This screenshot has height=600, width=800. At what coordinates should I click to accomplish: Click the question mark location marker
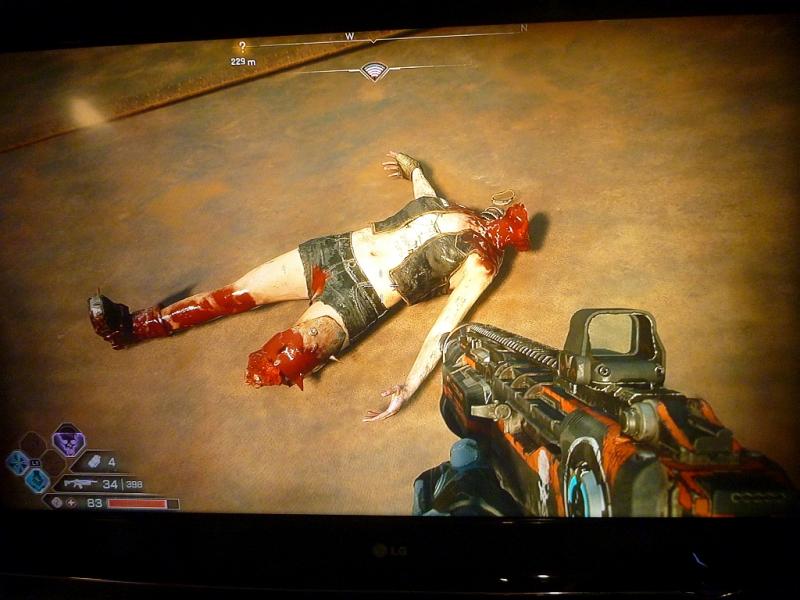[241, 46]
